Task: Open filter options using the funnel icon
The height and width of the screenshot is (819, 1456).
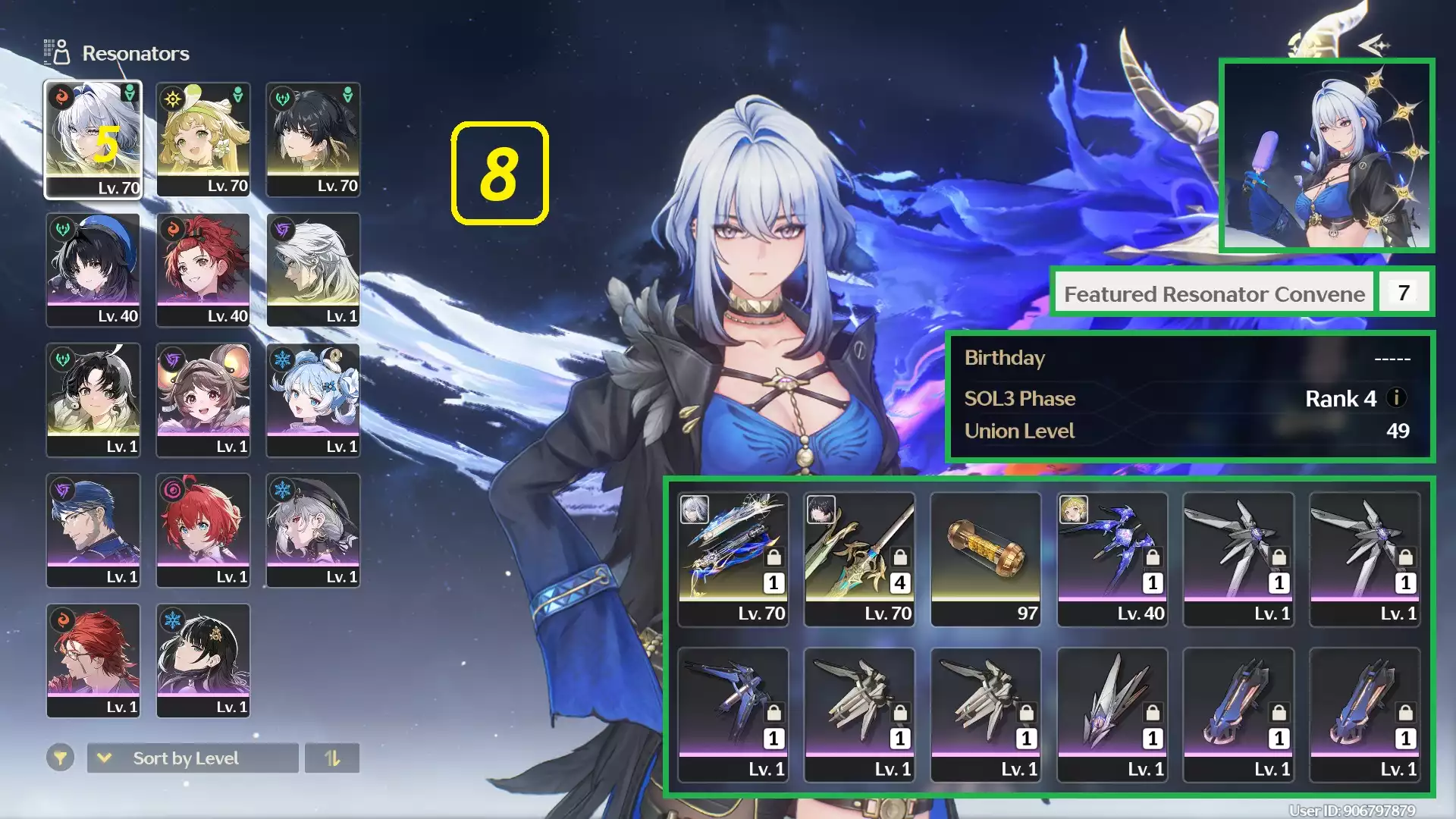Action: [x=61, y=758]
